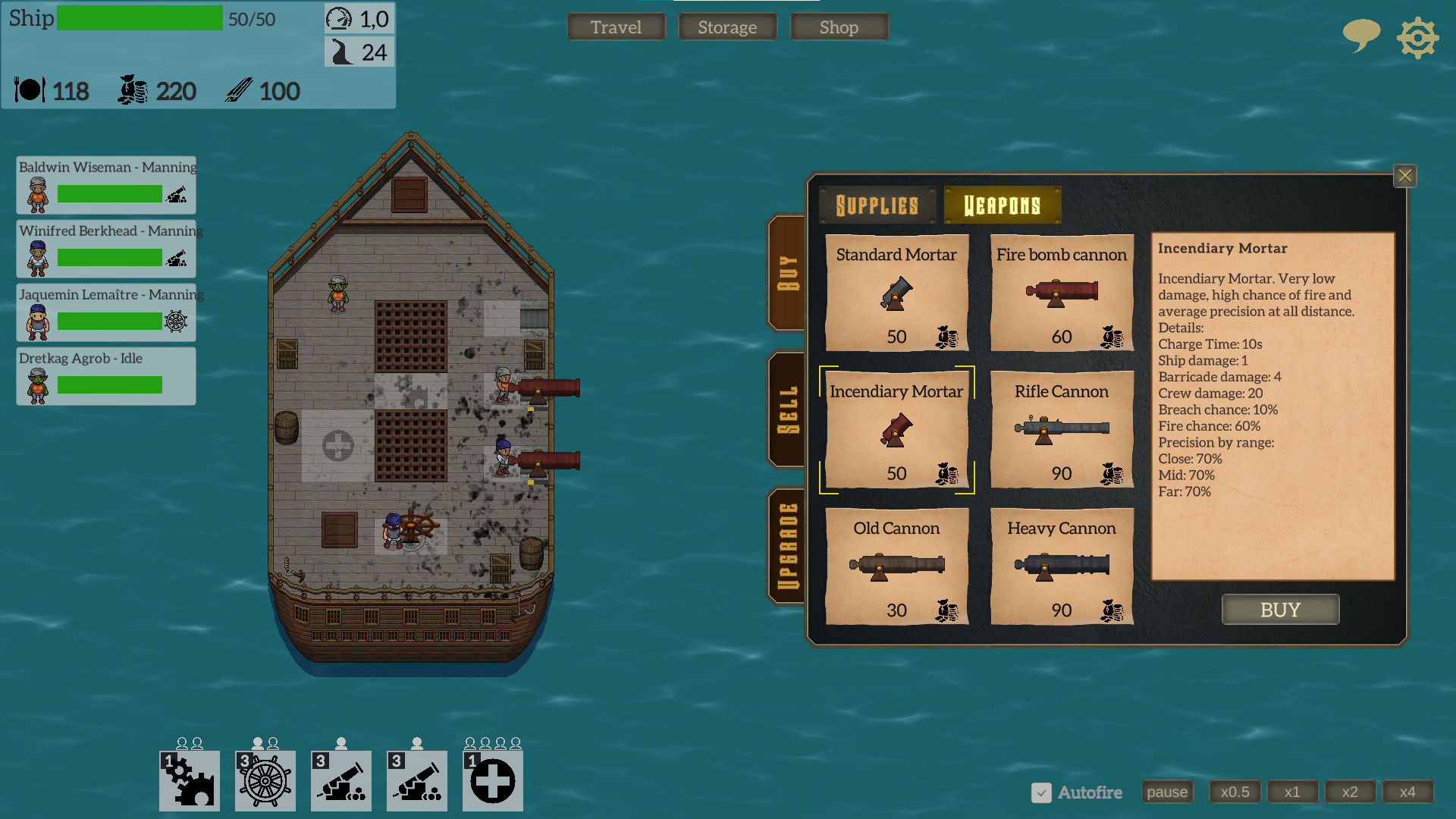Viewport: 1456px width, 819px height.
Task: Select the ship wheel helm station icon
Action: pyautogui.click(x=264, y=780)
